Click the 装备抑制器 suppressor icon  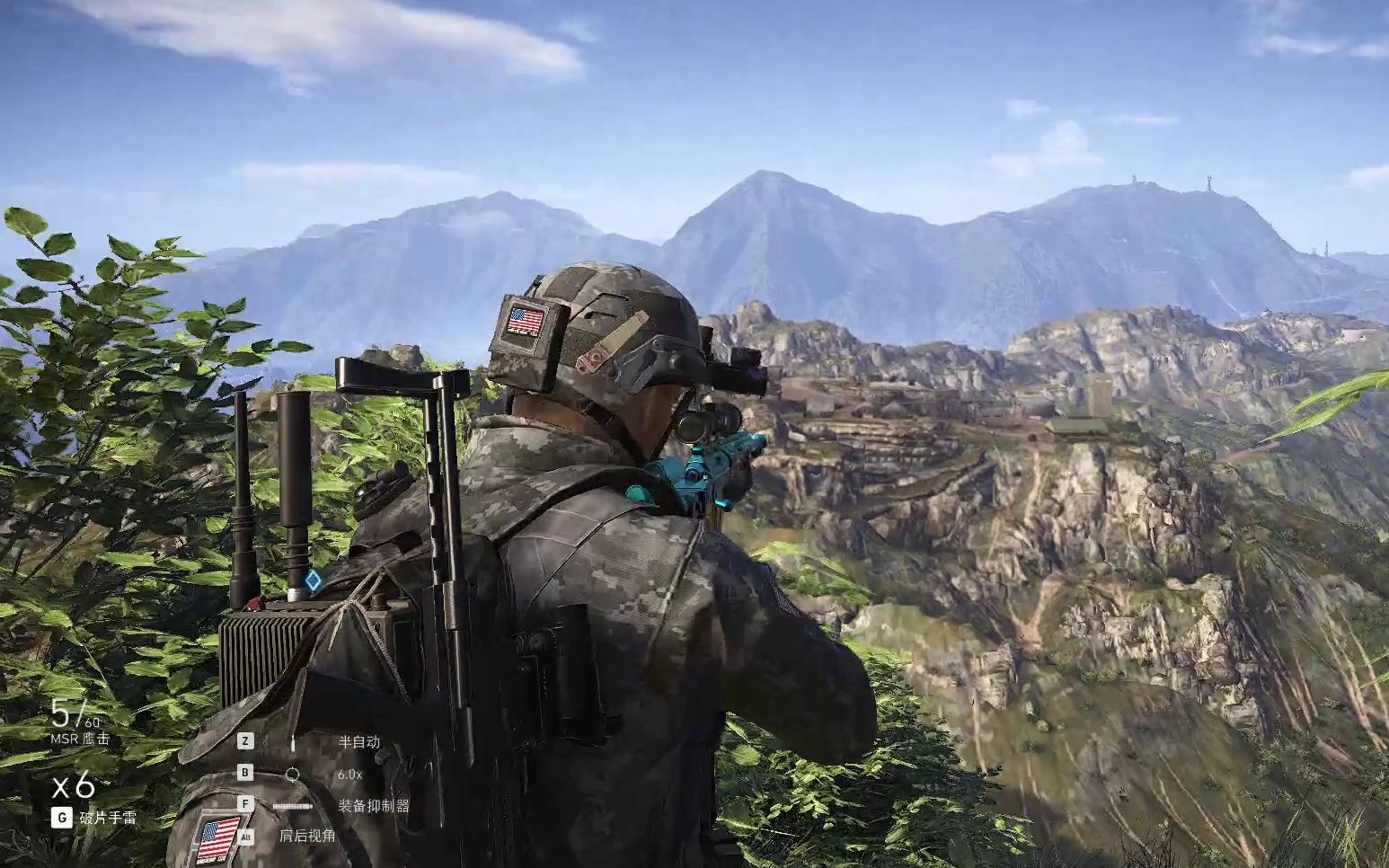[x=293, y=806]
